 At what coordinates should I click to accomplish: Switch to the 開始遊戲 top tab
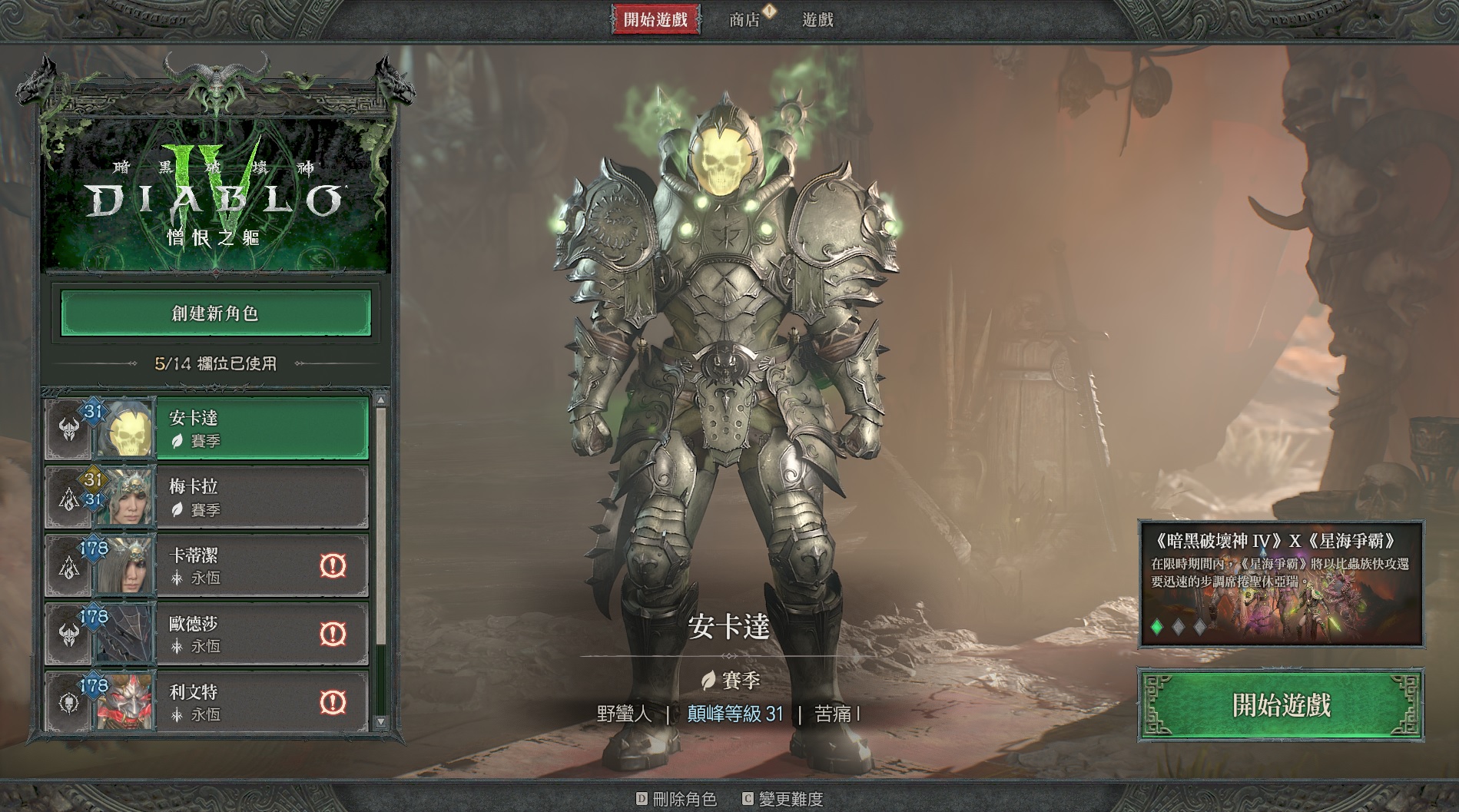pos(655,20)
